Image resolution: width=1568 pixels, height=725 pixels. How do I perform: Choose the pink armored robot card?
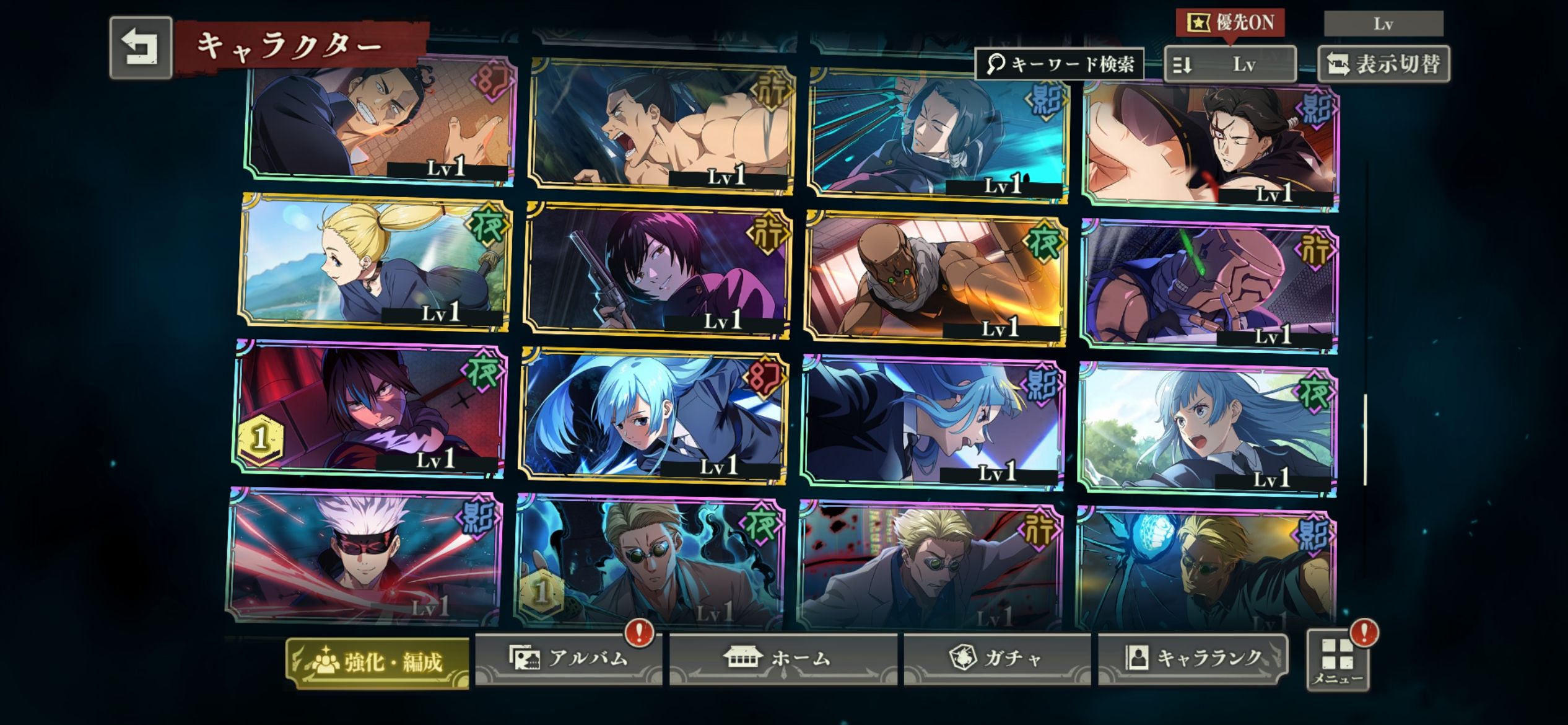tap(1208, 285)
